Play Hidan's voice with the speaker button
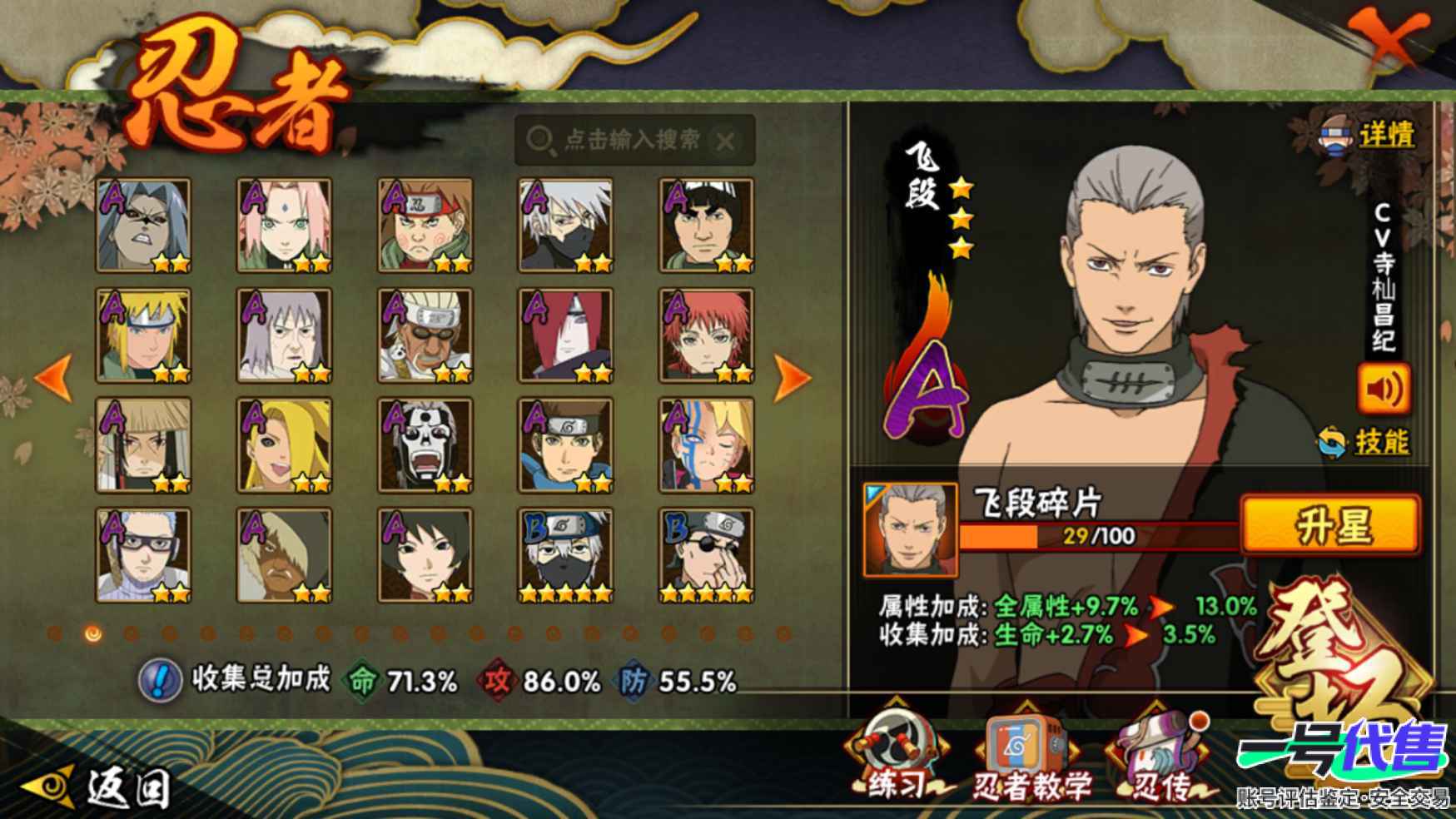 point(1383,388)
